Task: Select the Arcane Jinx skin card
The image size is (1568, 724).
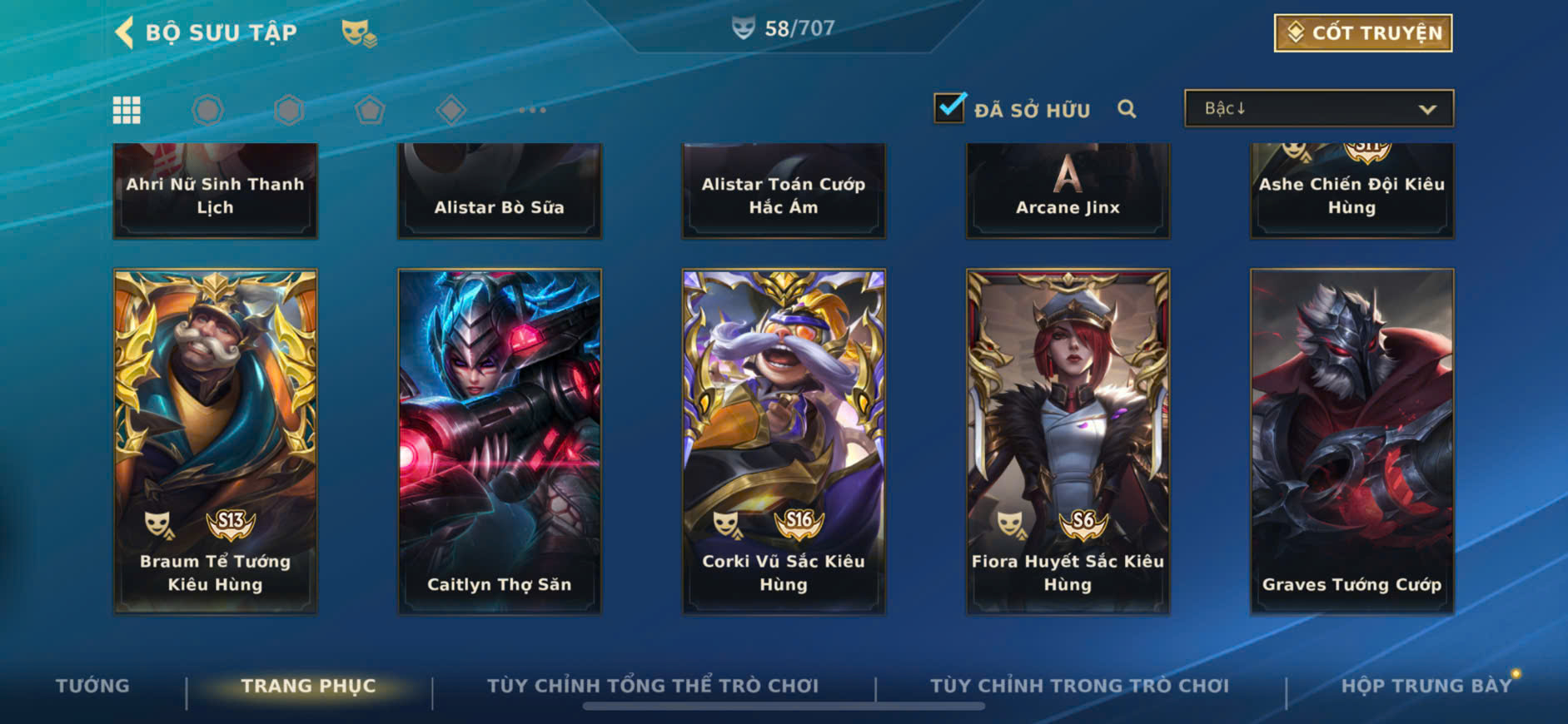Action: [1068, 191]
